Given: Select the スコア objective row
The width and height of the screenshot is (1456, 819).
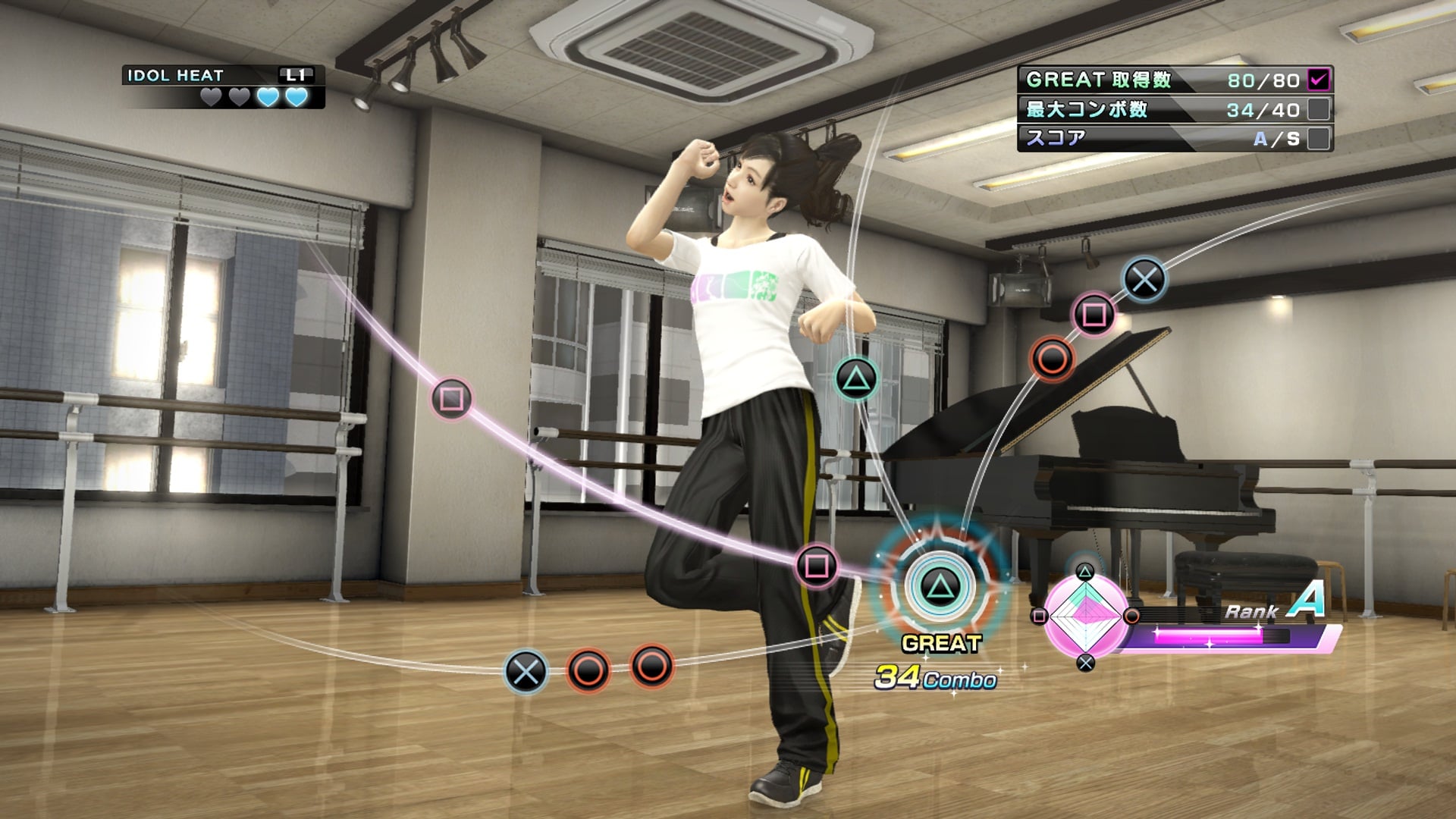Looking at the screenshot, I should coord(1174,138).
